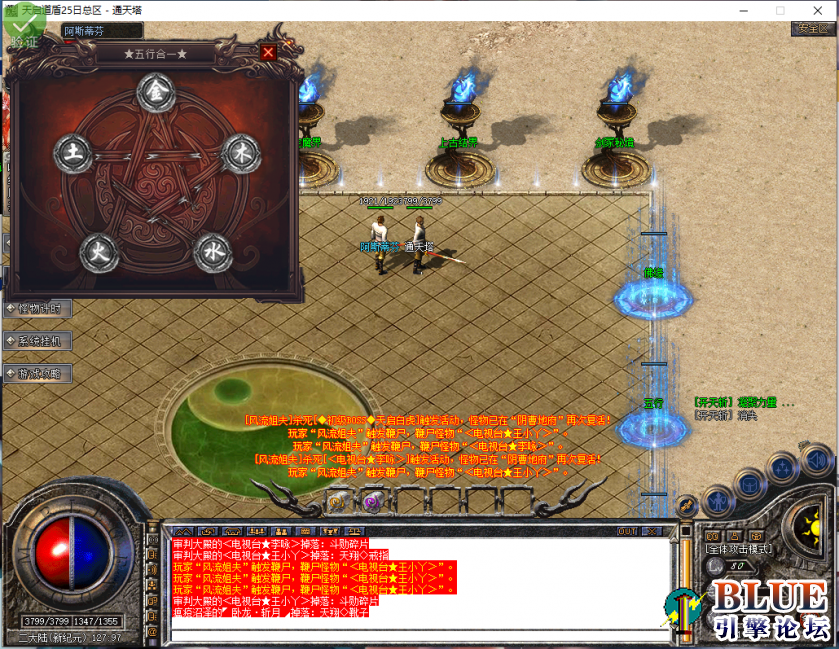Open the 怪物计时 monster timer
The image size is (839, 649).
pos(37,308)
